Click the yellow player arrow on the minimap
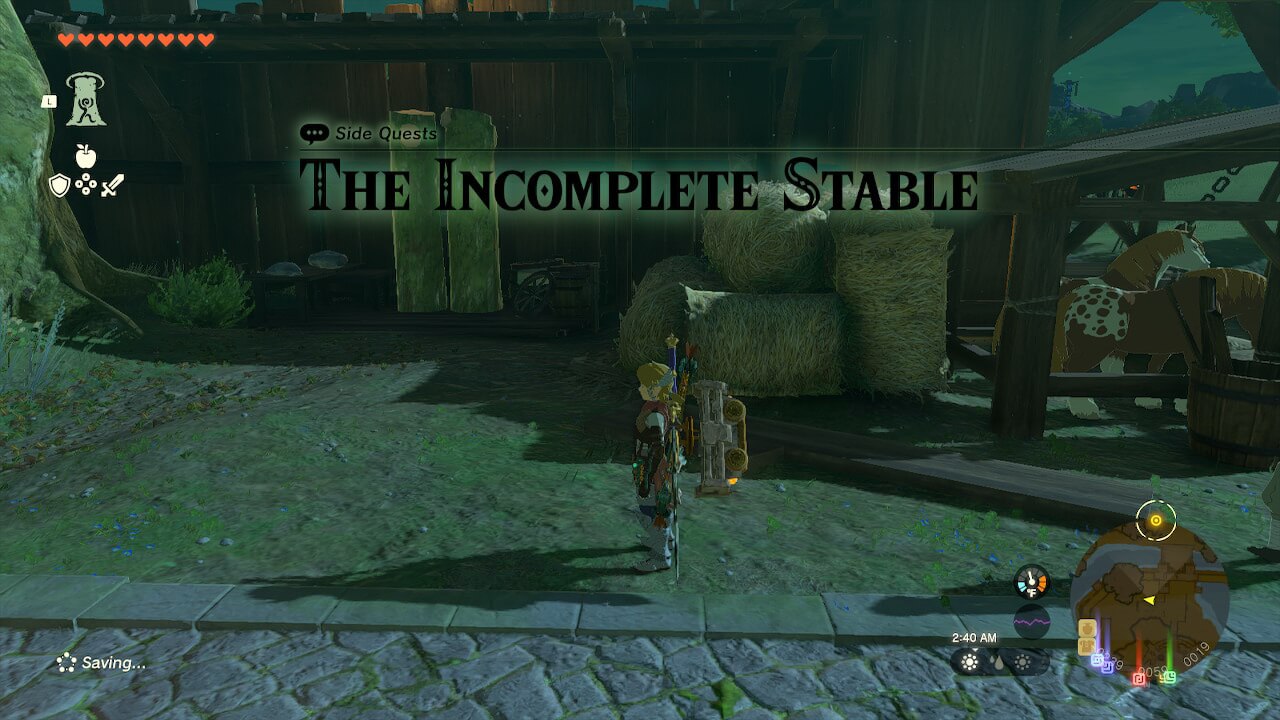 coord(1149,600)
